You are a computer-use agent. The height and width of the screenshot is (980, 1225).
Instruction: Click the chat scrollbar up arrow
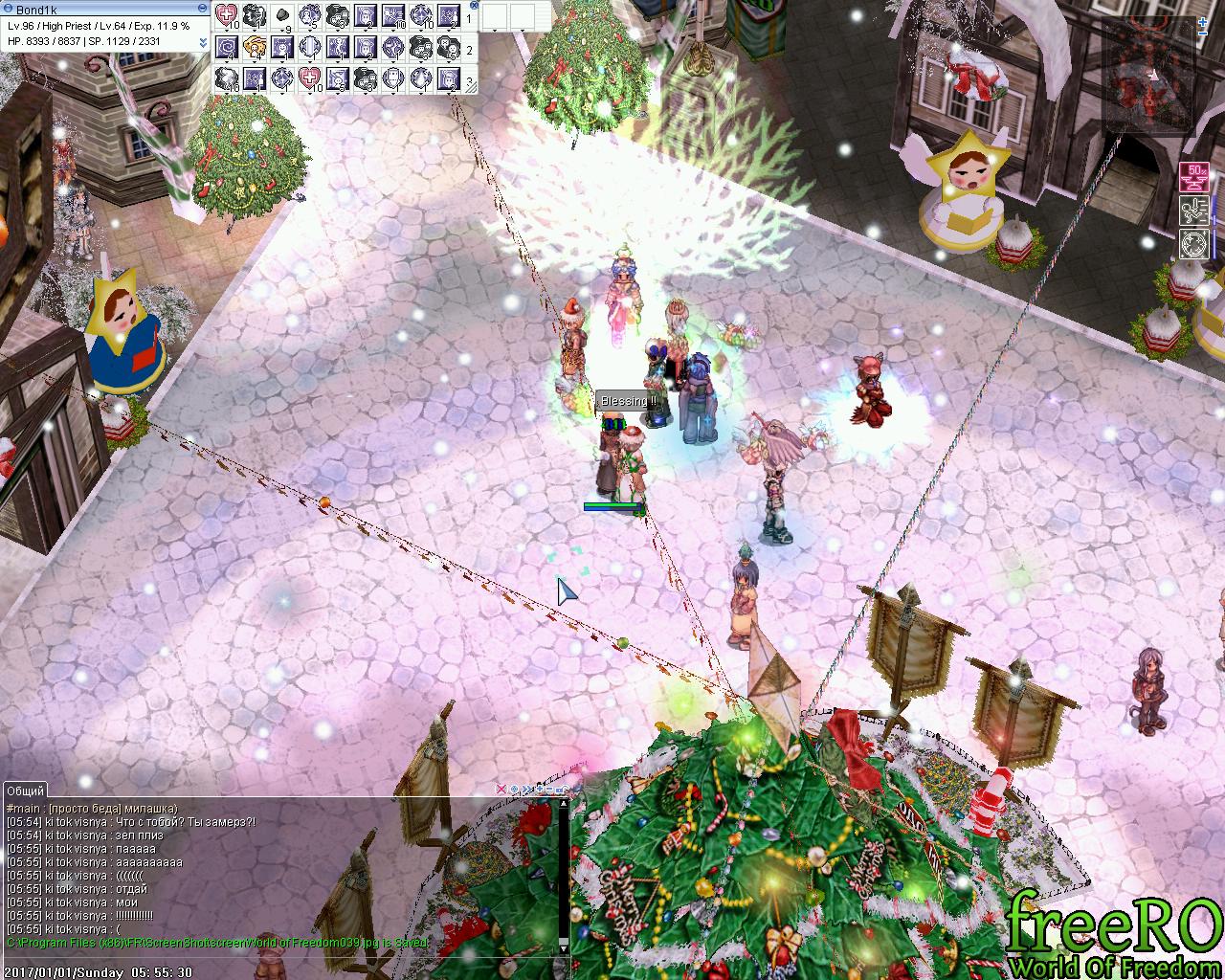(564, 804)
